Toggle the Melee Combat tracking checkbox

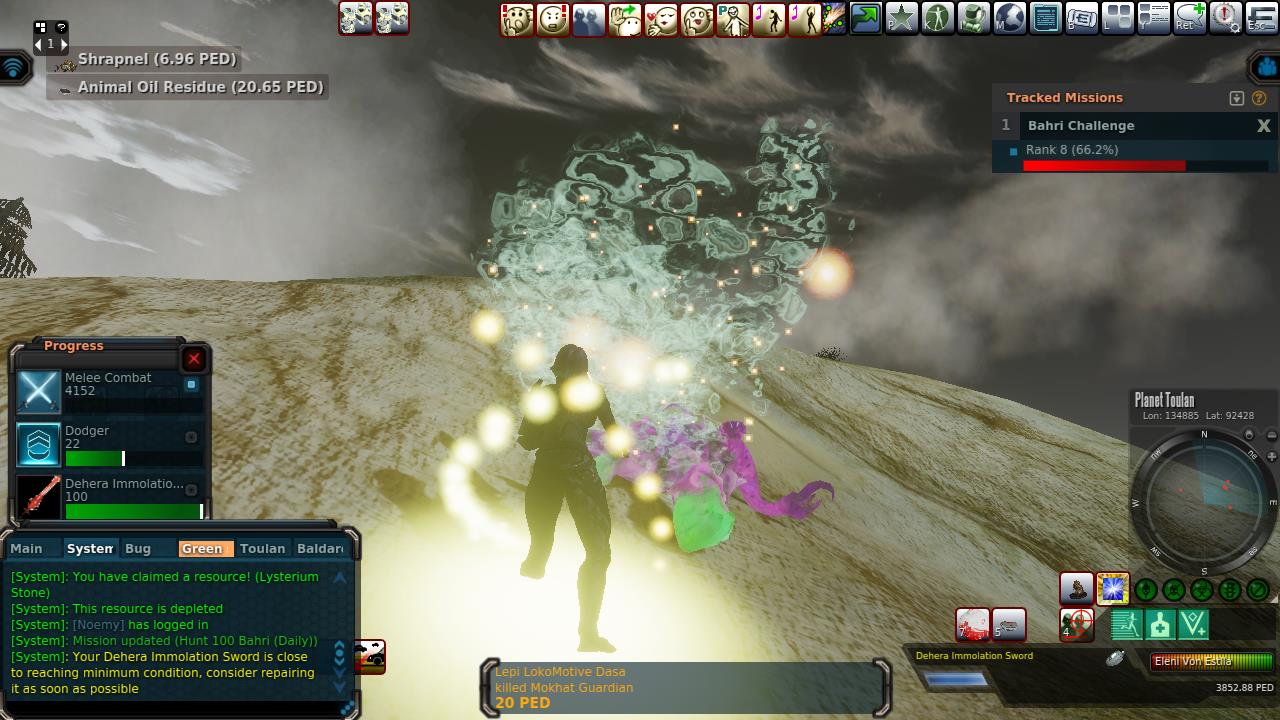point(192,384)
